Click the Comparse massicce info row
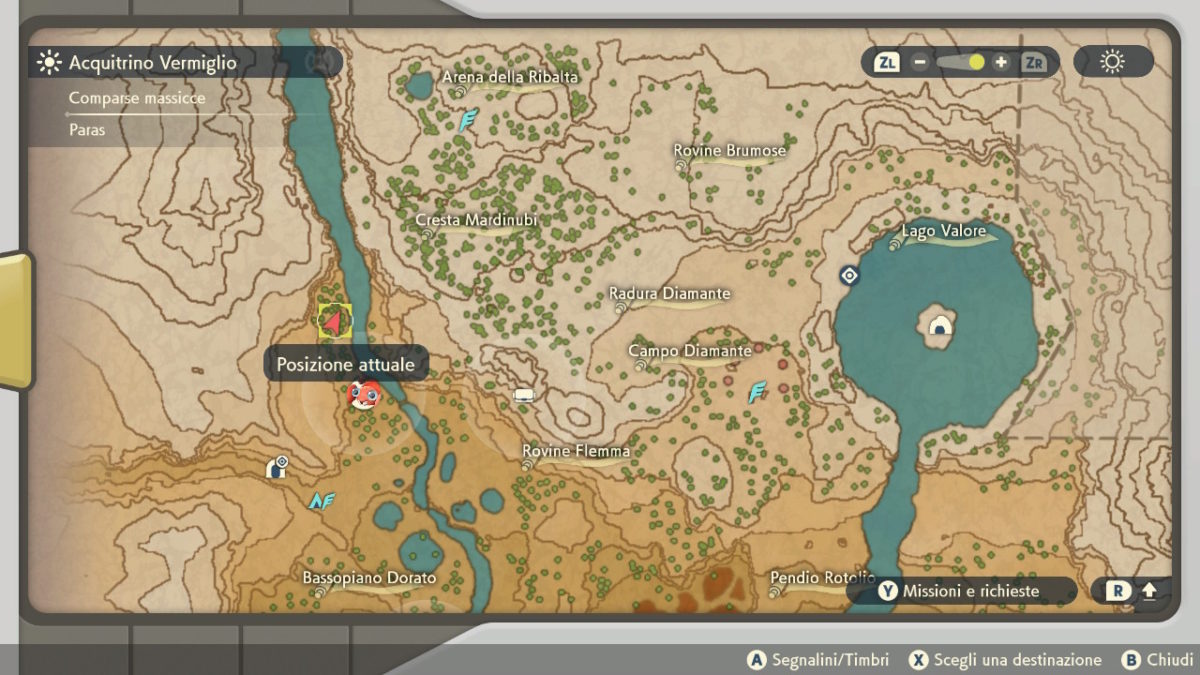Screen dimensions: 1200x675 pyautogui.click(x=137, y=98)
